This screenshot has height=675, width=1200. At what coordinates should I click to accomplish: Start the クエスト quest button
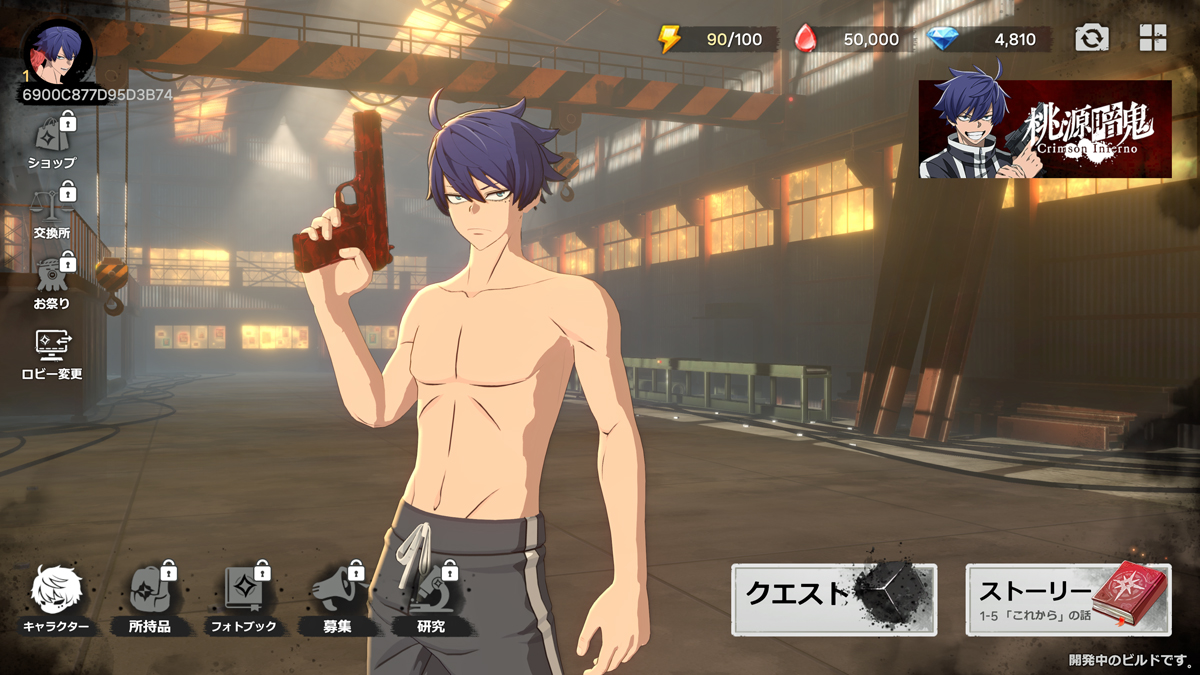(834, 599)
